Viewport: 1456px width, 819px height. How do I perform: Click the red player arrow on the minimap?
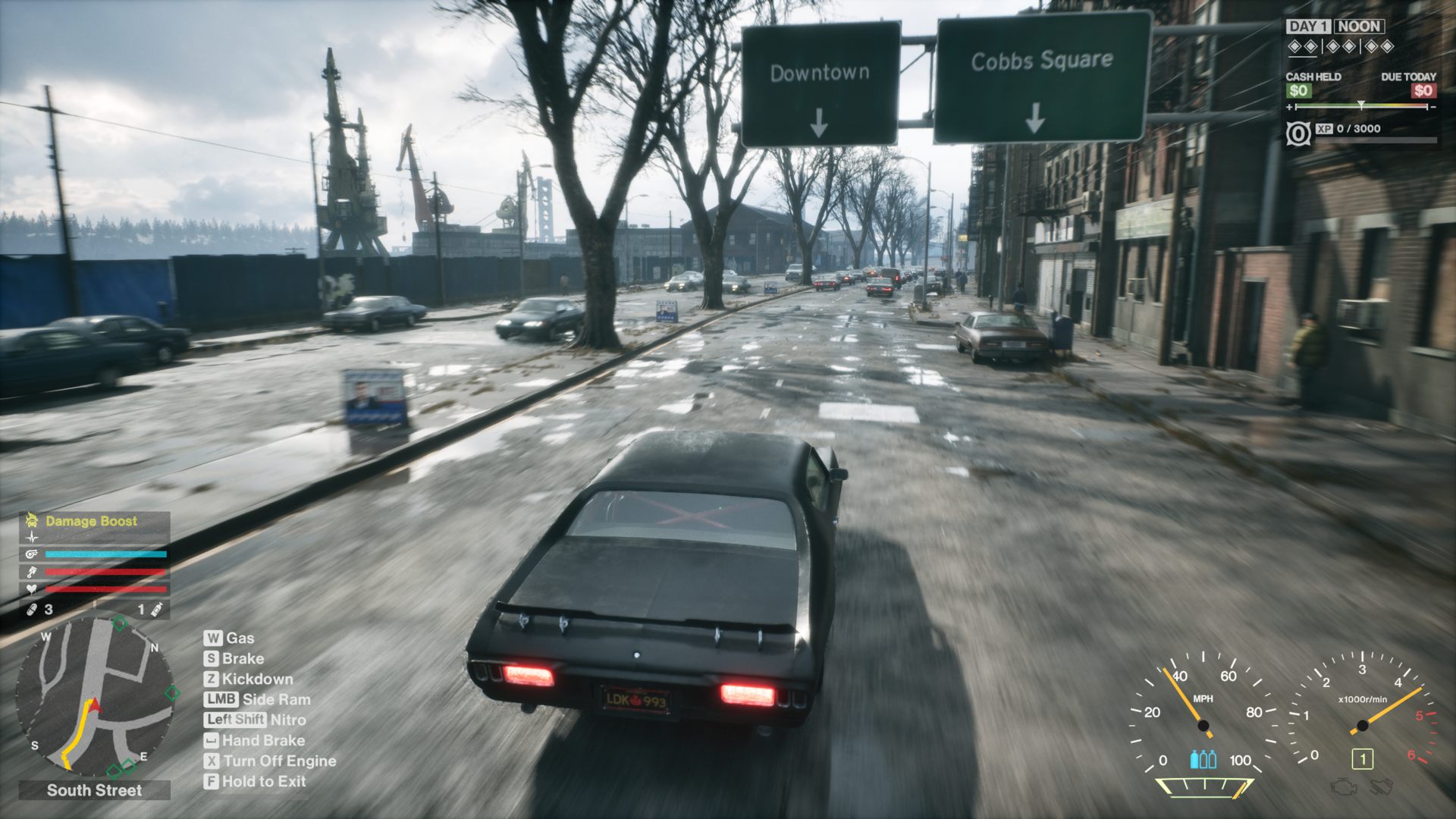tap(95, 707)
